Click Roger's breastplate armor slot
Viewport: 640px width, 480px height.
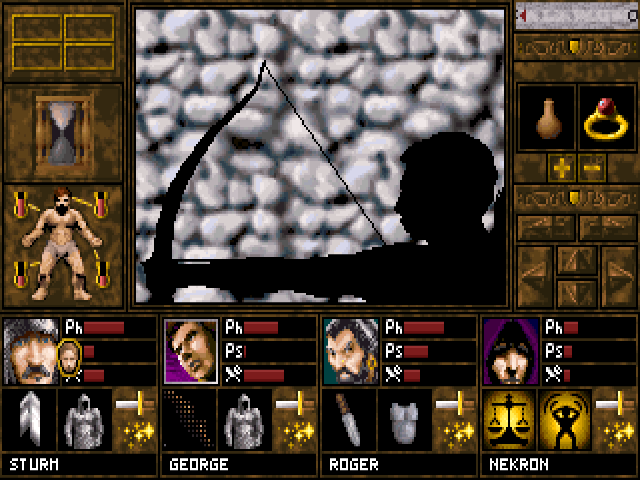tap(402, 418)
